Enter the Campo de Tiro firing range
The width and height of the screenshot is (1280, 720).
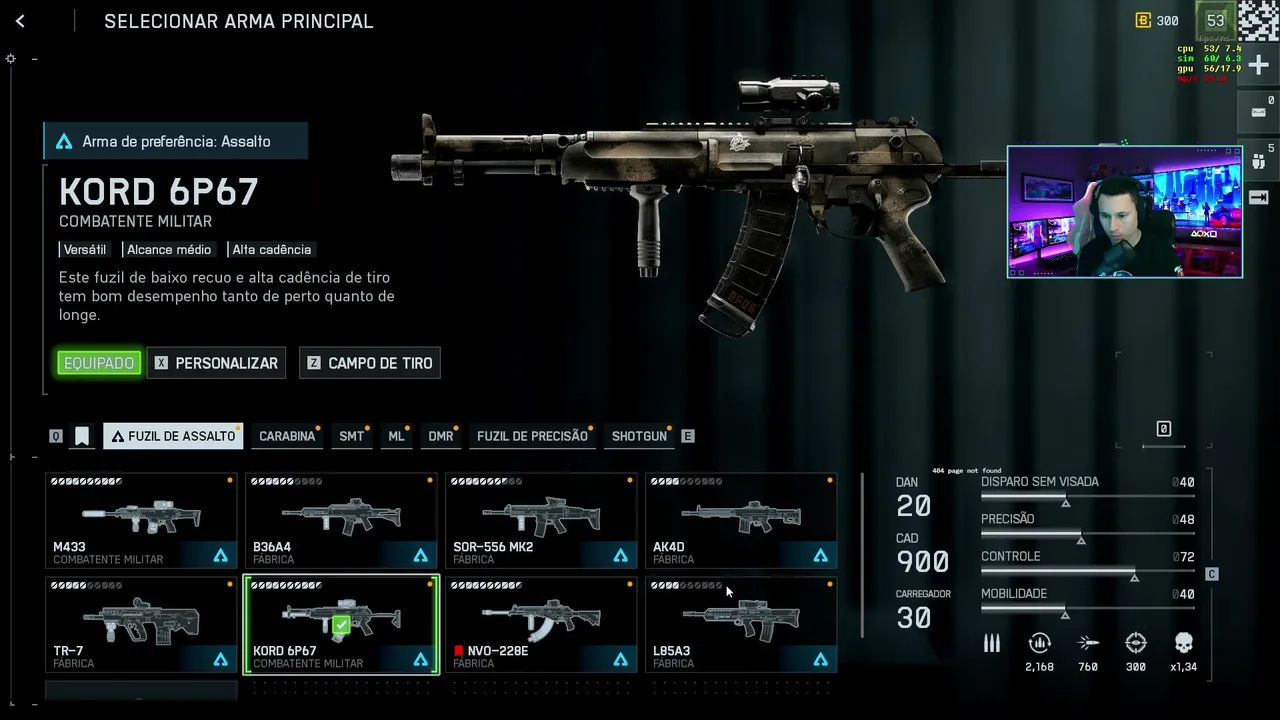(x=369, y=363)
